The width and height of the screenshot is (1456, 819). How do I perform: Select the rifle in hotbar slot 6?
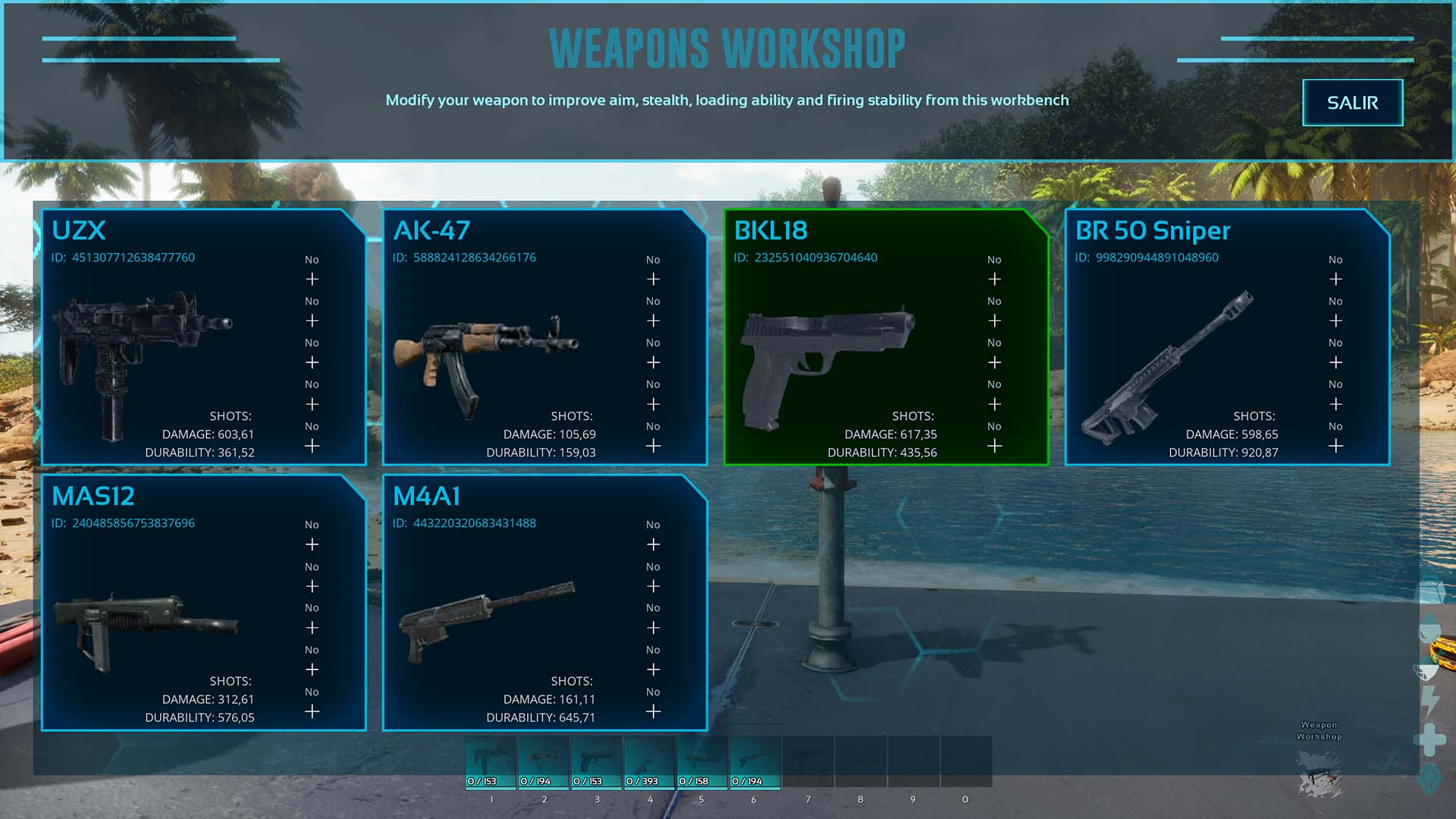click(x=755, y=762)
